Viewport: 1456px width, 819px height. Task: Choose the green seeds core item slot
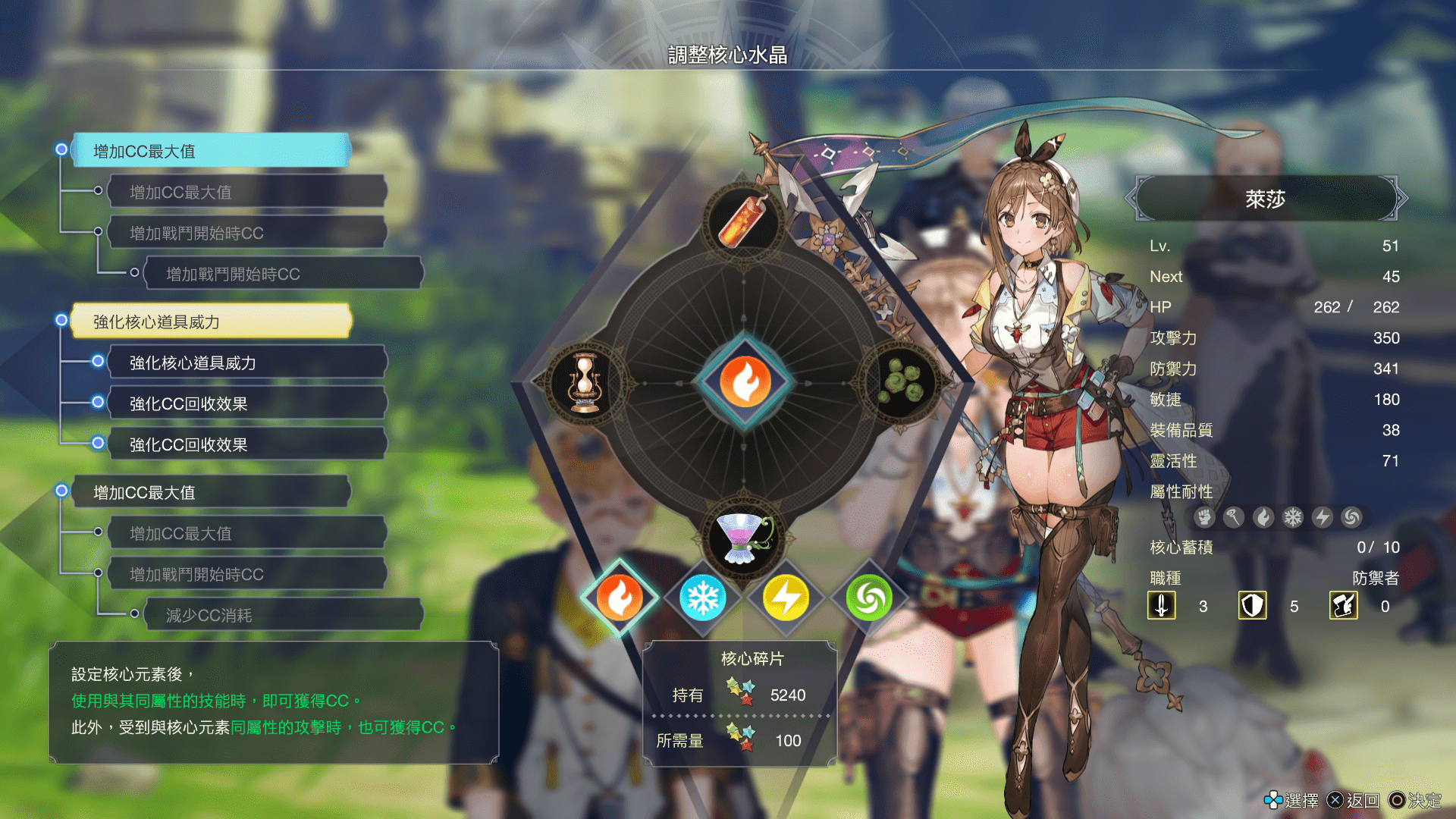902,381
